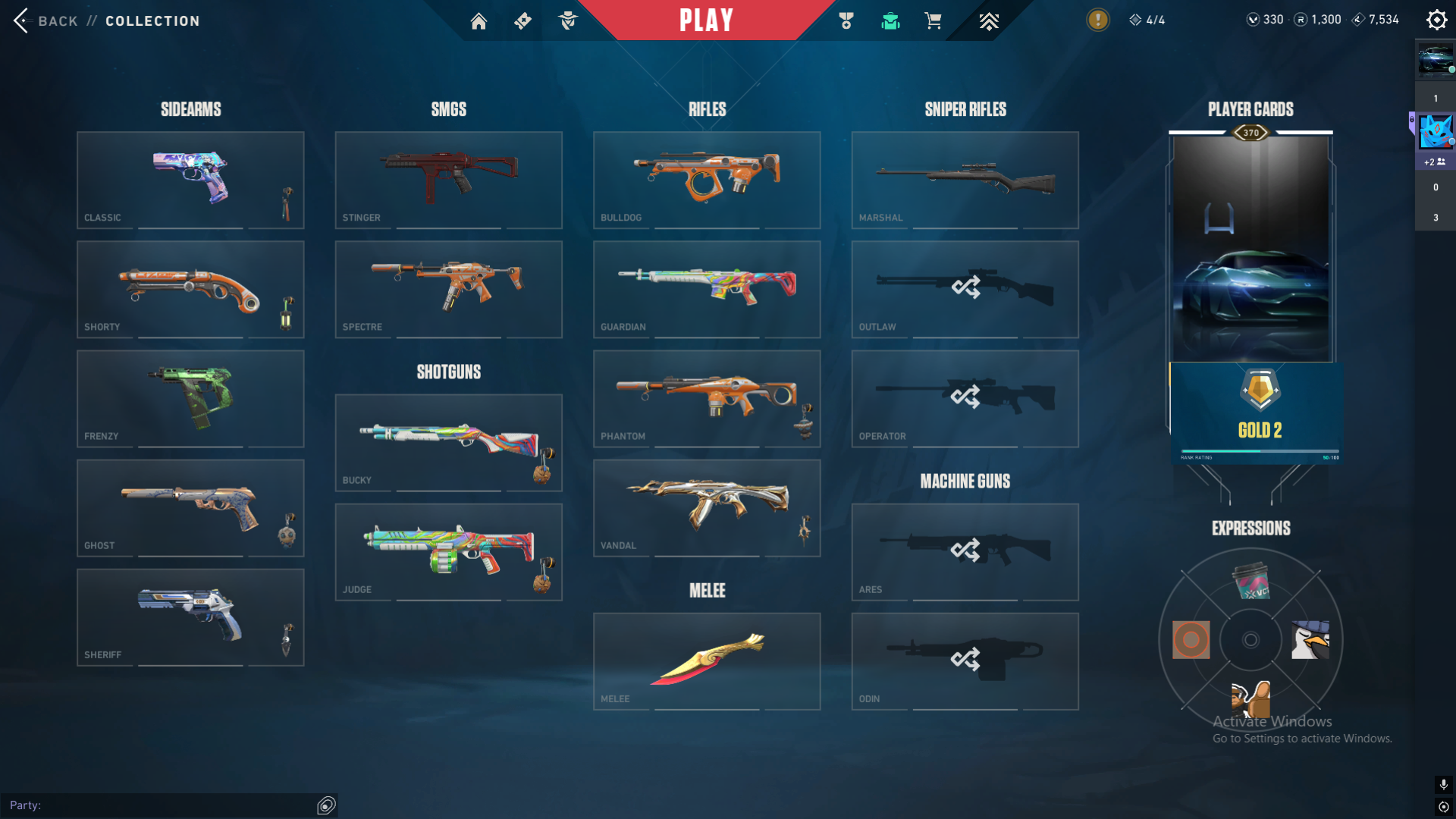The width and height of the screenshot is (1456, 819).
Task: Go to the Home screen icon
Action: click(x=479, y=21)
